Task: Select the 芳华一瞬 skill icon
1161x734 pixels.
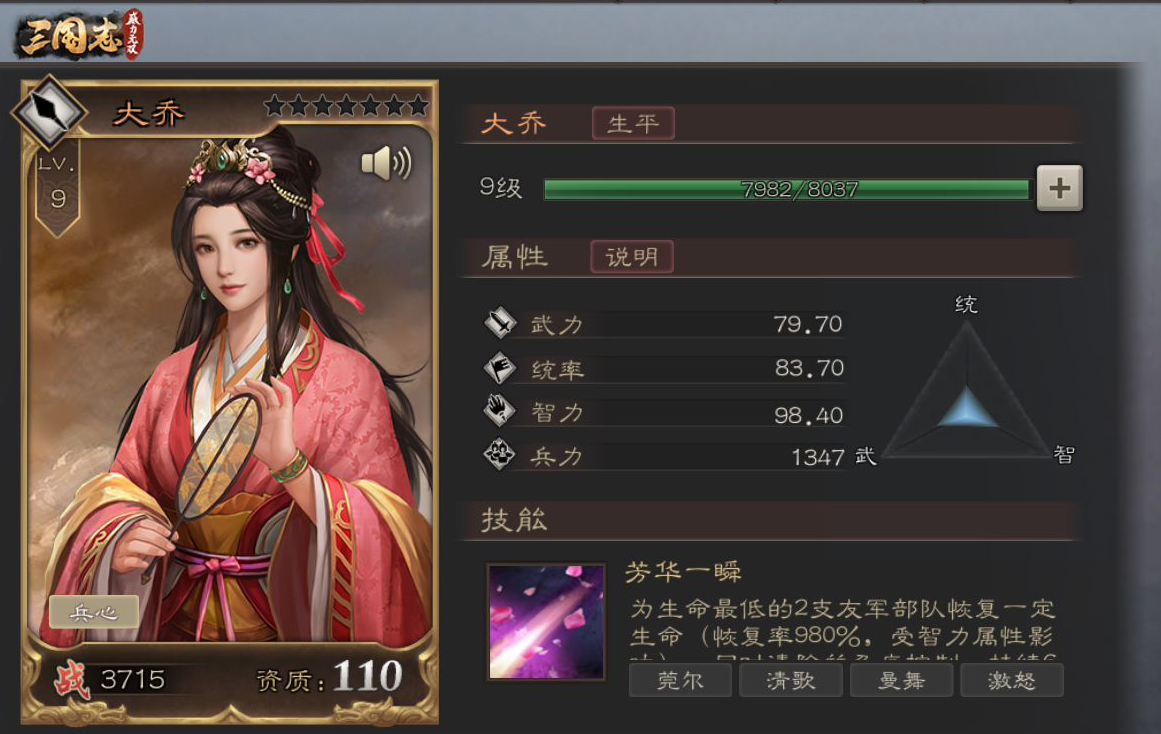Action: coord(546,622)
